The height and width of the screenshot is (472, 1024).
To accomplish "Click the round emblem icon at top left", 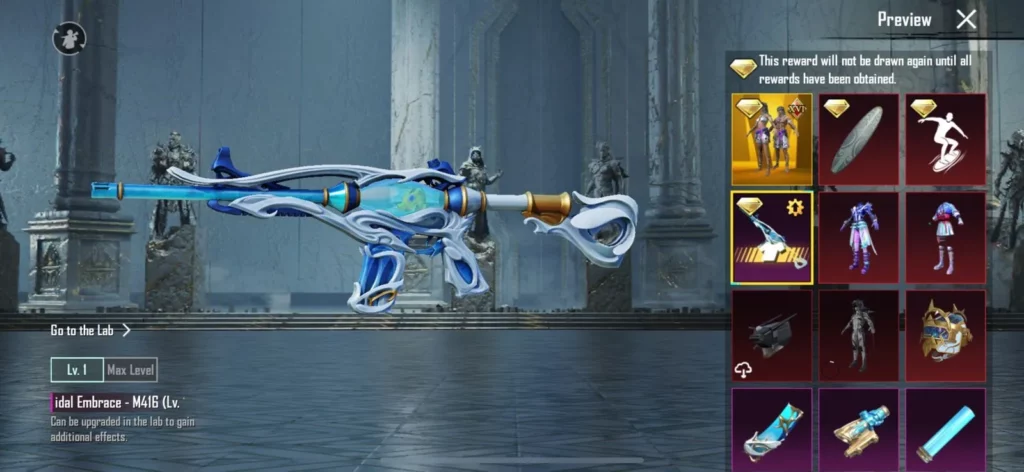I will (70, 39).
